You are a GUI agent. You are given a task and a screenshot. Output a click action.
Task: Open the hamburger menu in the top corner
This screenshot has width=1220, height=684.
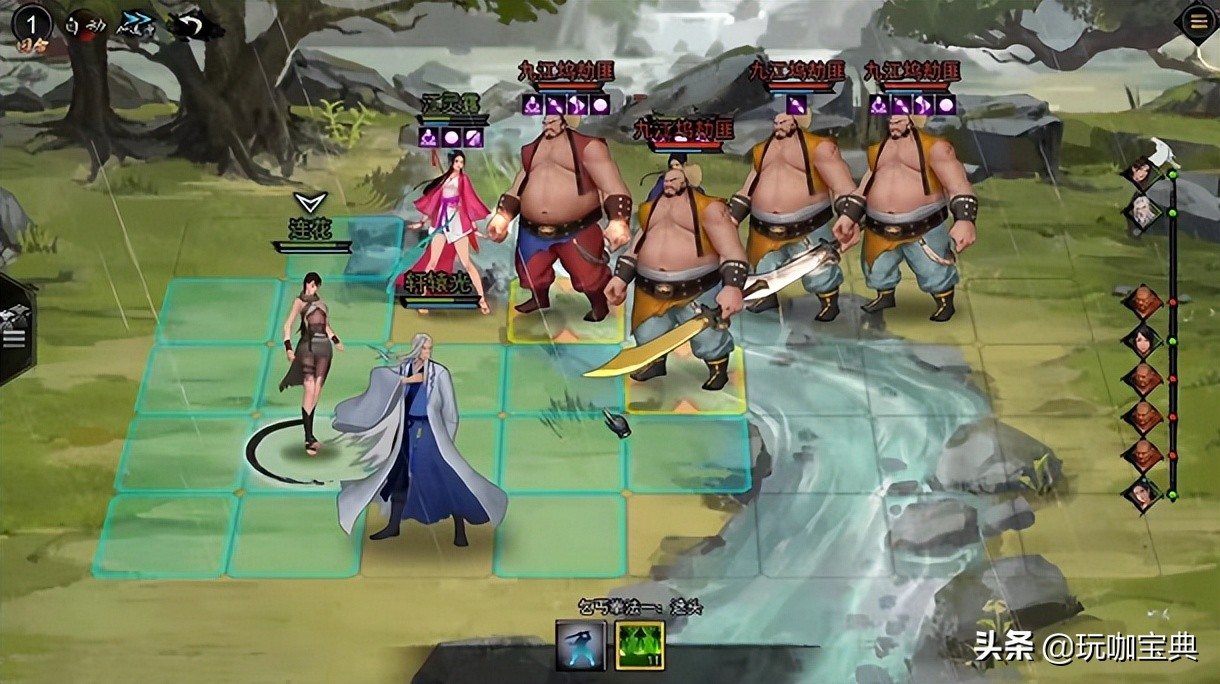[1196, 22]
